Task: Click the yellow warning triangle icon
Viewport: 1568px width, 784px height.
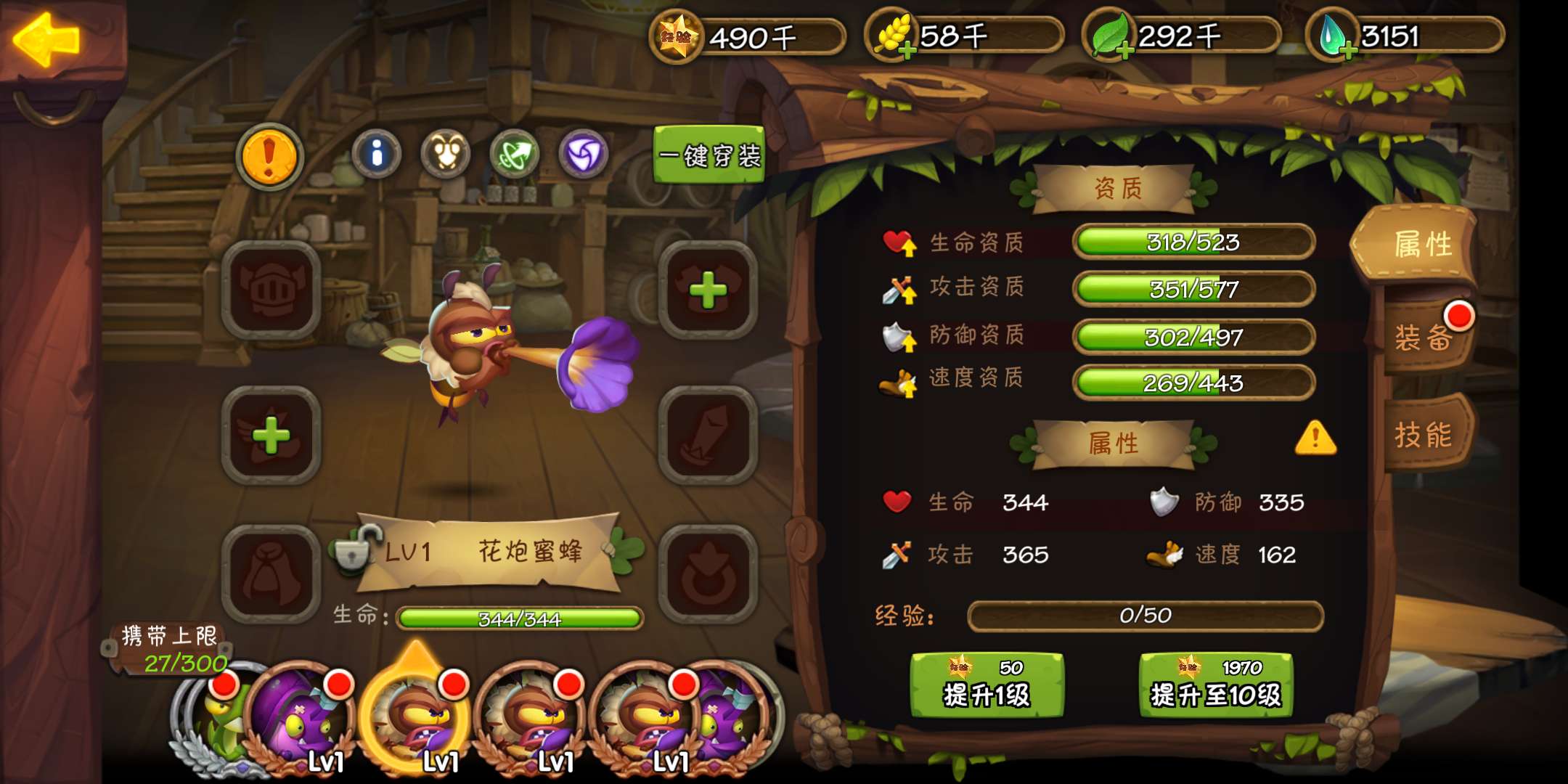Action: [x=1315, y=438]
